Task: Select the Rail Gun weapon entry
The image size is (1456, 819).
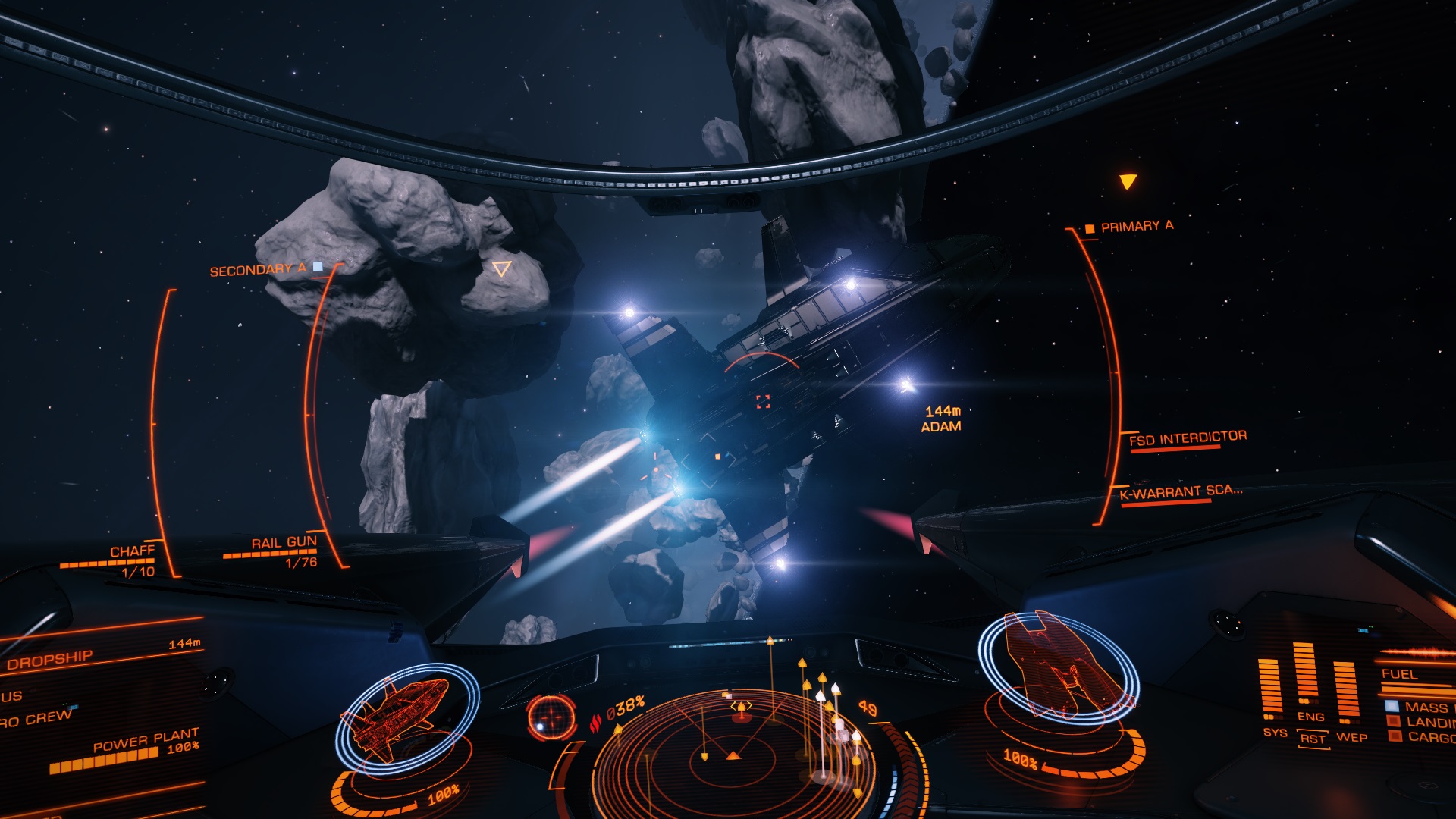Action: tap(284, 543)
